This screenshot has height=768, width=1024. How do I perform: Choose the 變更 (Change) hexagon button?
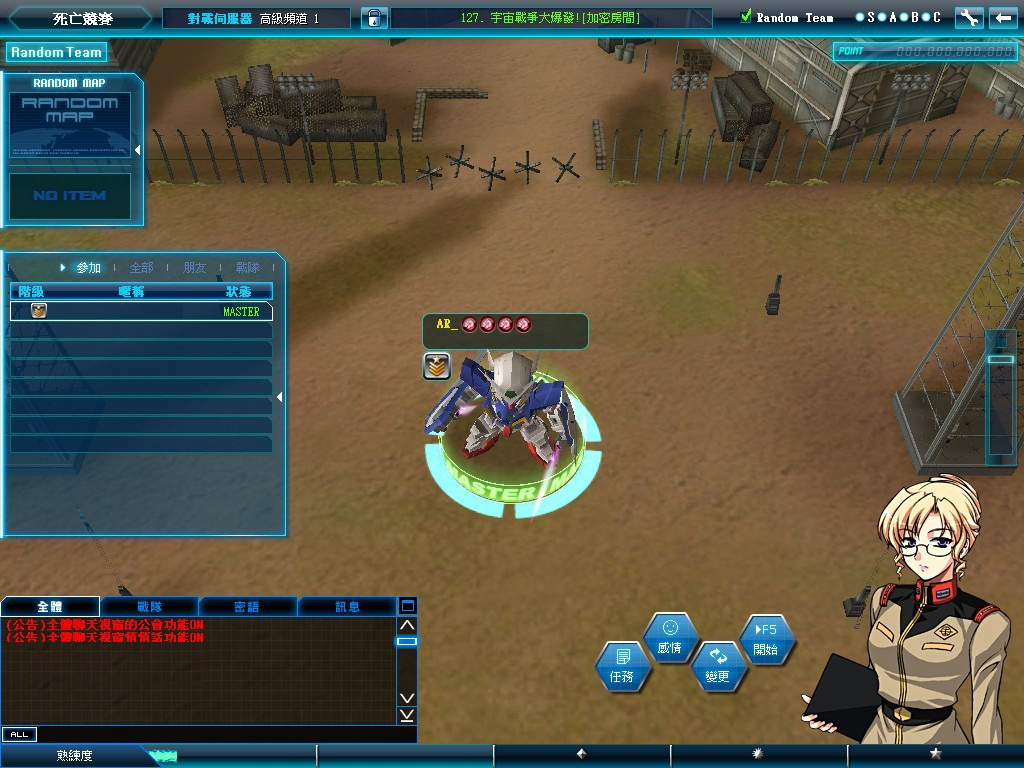pyautogui.click(x=717, y=666)
